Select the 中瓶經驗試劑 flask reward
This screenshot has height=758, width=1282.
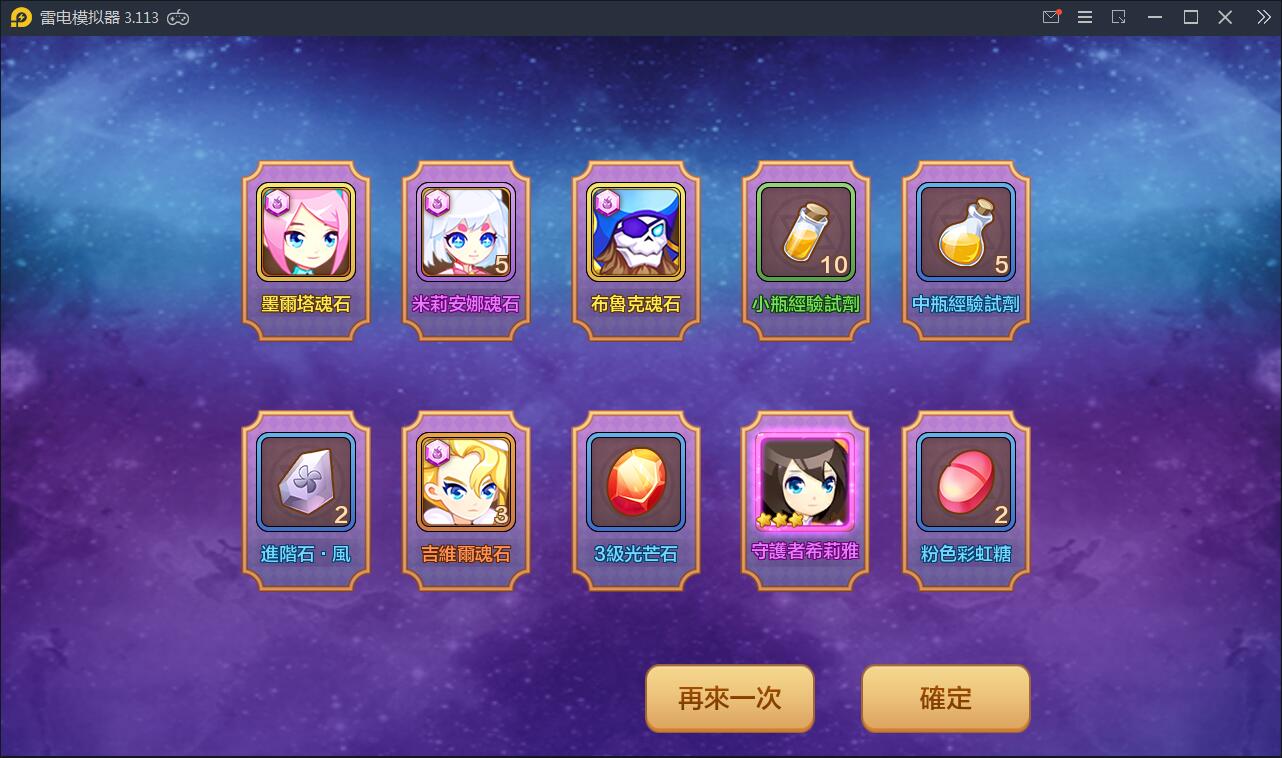(965, 232)
